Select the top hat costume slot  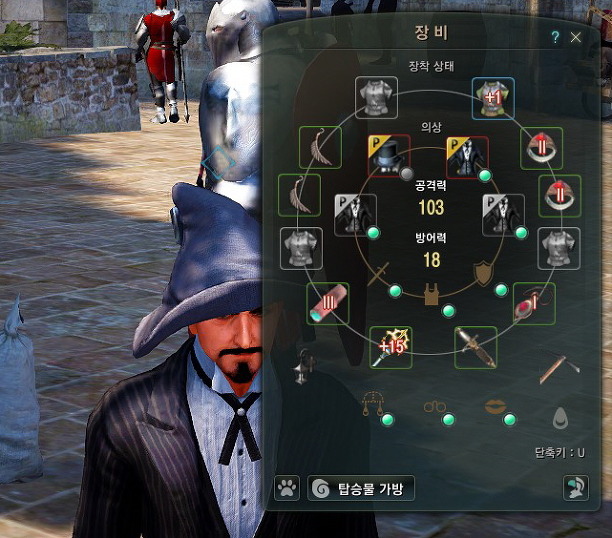(x=387, y=154)
